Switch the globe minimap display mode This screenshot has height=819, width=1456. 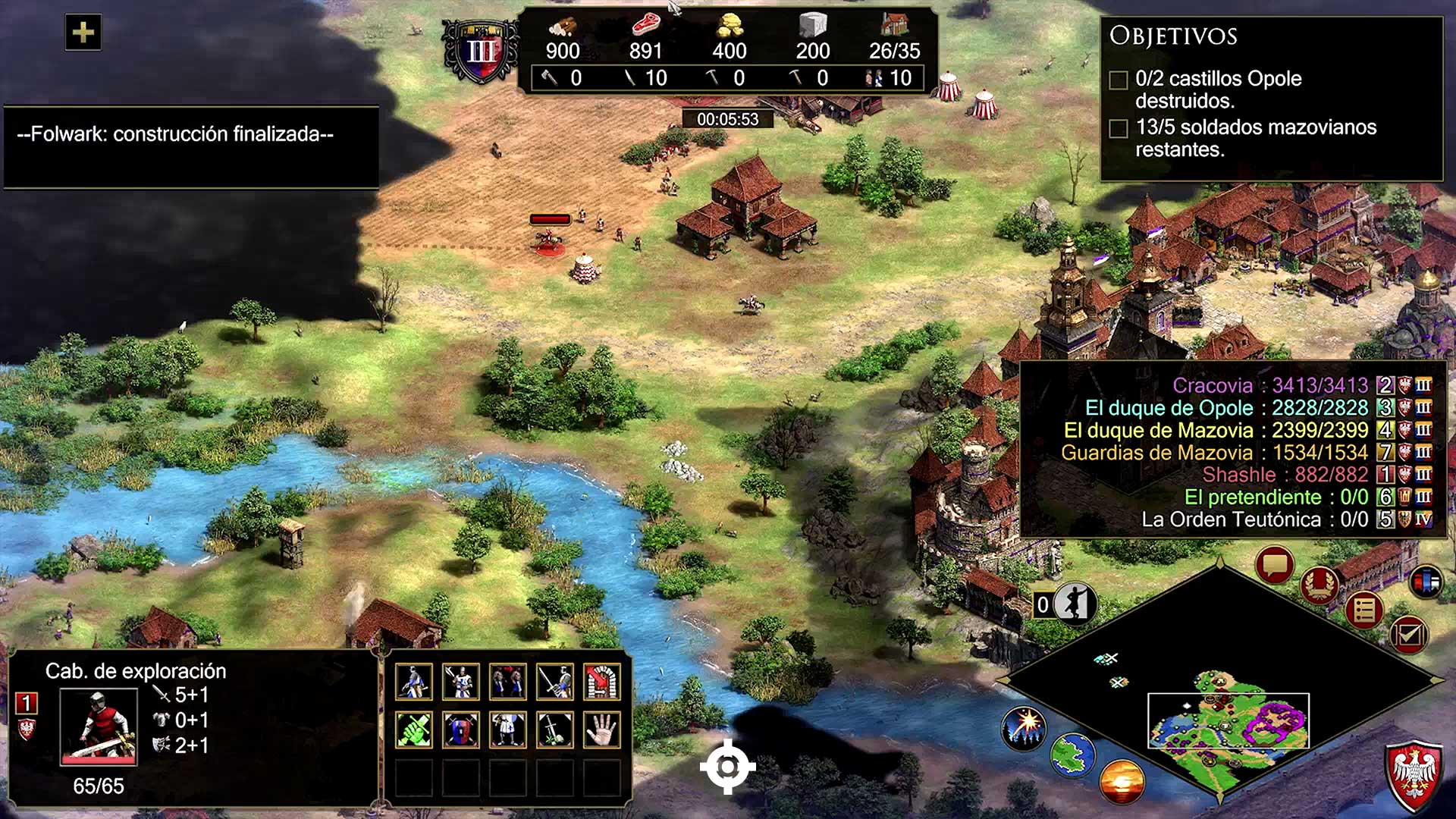(x=1072, y=755)
